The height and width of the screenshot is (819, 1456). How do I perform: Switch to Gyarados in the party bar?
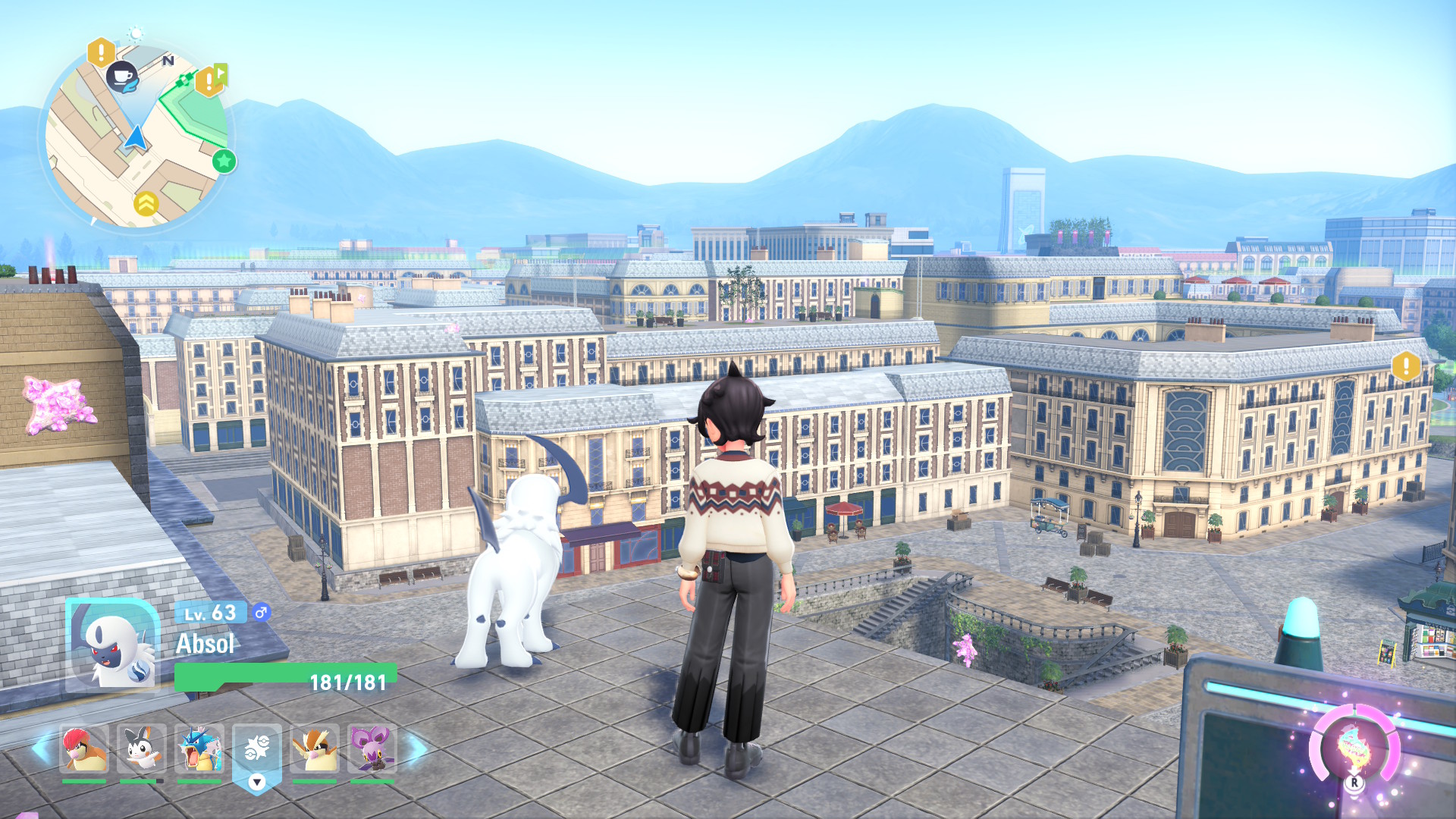point(199,749)
